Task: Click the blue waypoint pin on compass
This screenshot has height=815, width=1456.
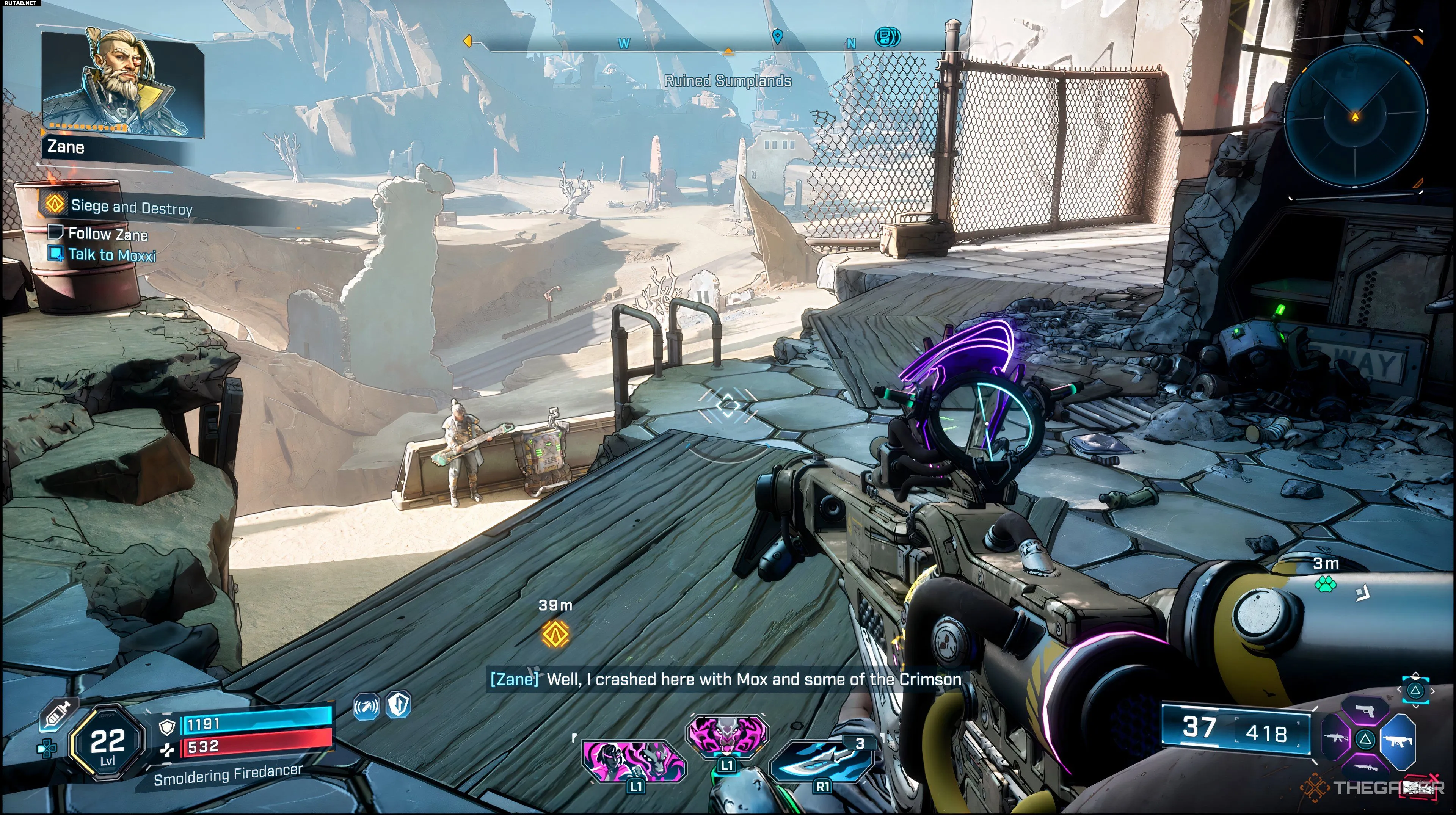Action: tap(777, 37)
